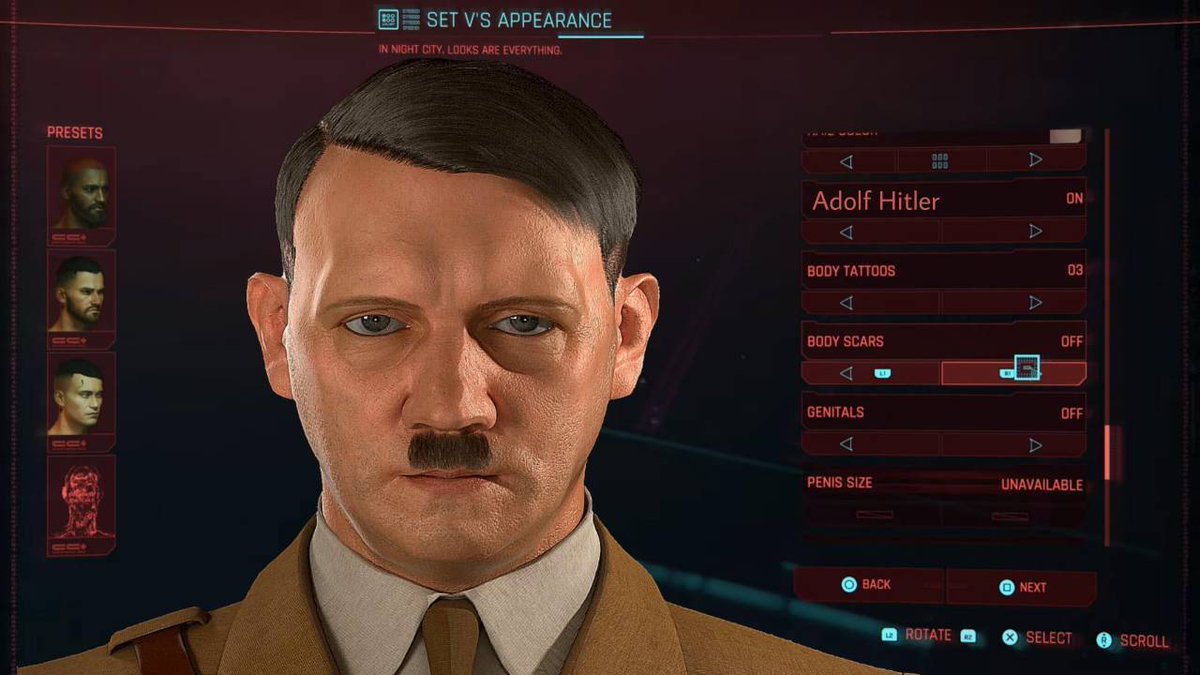Viewport: 1200px width, 675px height.
Task: Click right arrow under the Adolf Hitler row
Action: tap(1035, 232)
